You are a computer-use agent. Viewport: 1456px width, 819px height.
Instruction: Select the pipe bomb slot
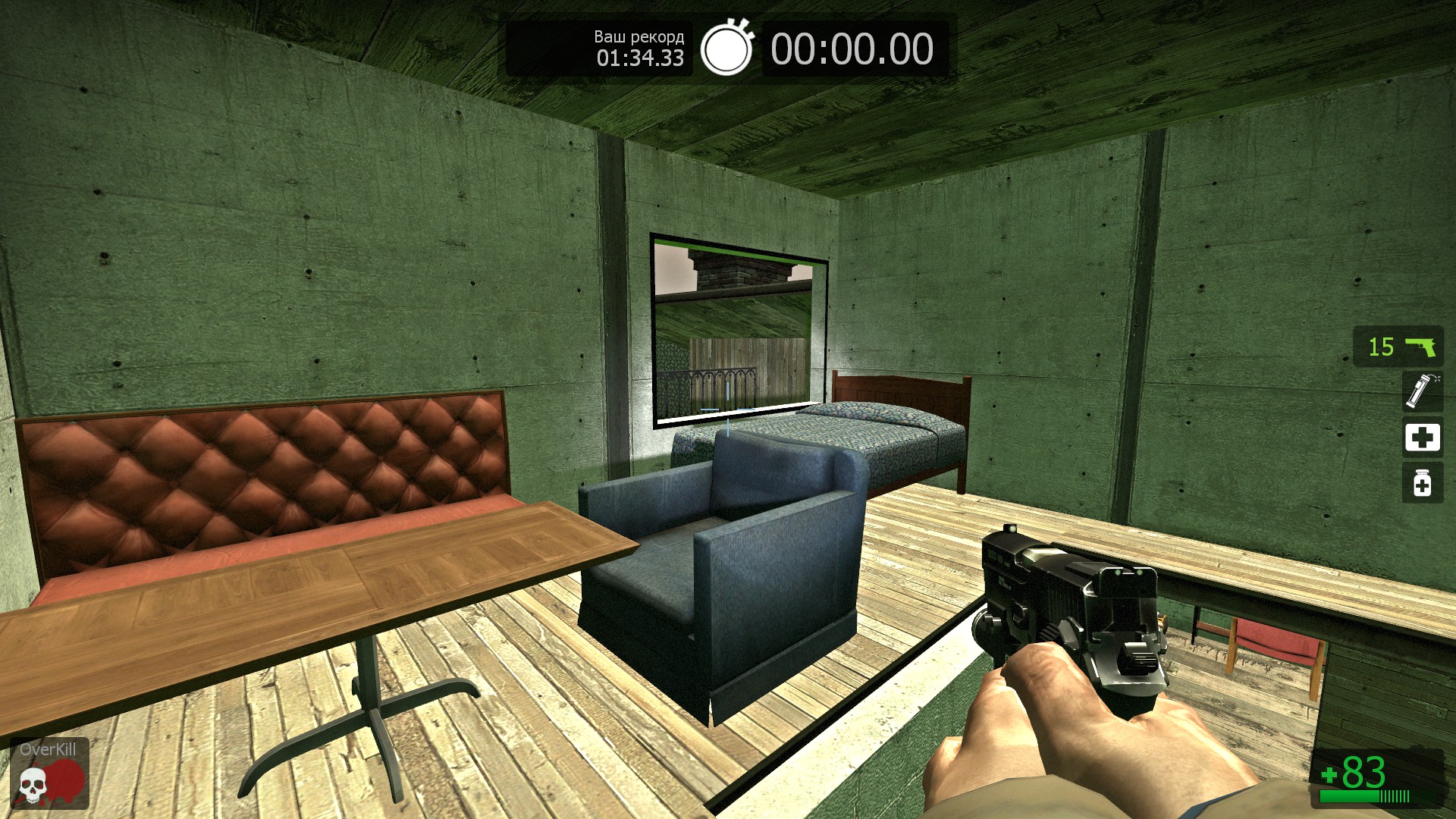(1422, 391)
